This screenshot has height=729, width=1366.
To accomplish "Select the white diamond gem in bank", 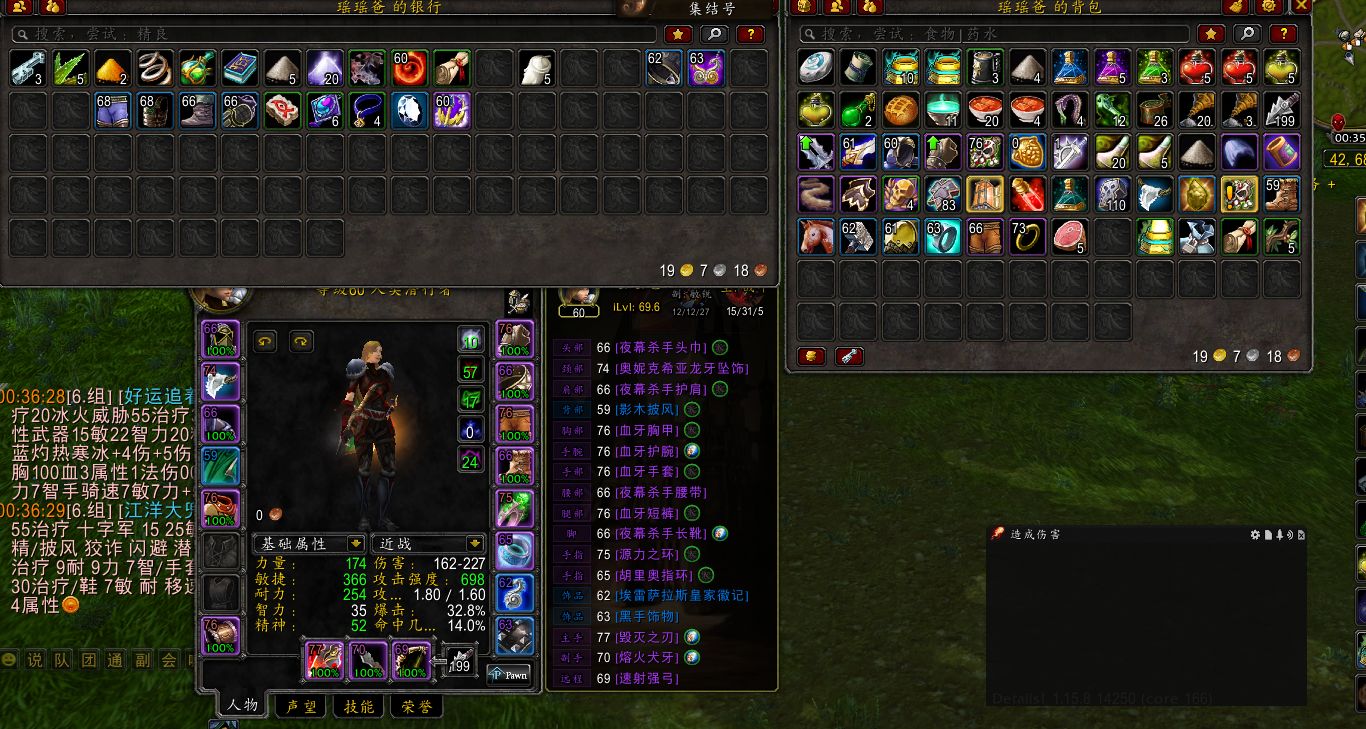I will pyautogui.click(x=408, y=110).
